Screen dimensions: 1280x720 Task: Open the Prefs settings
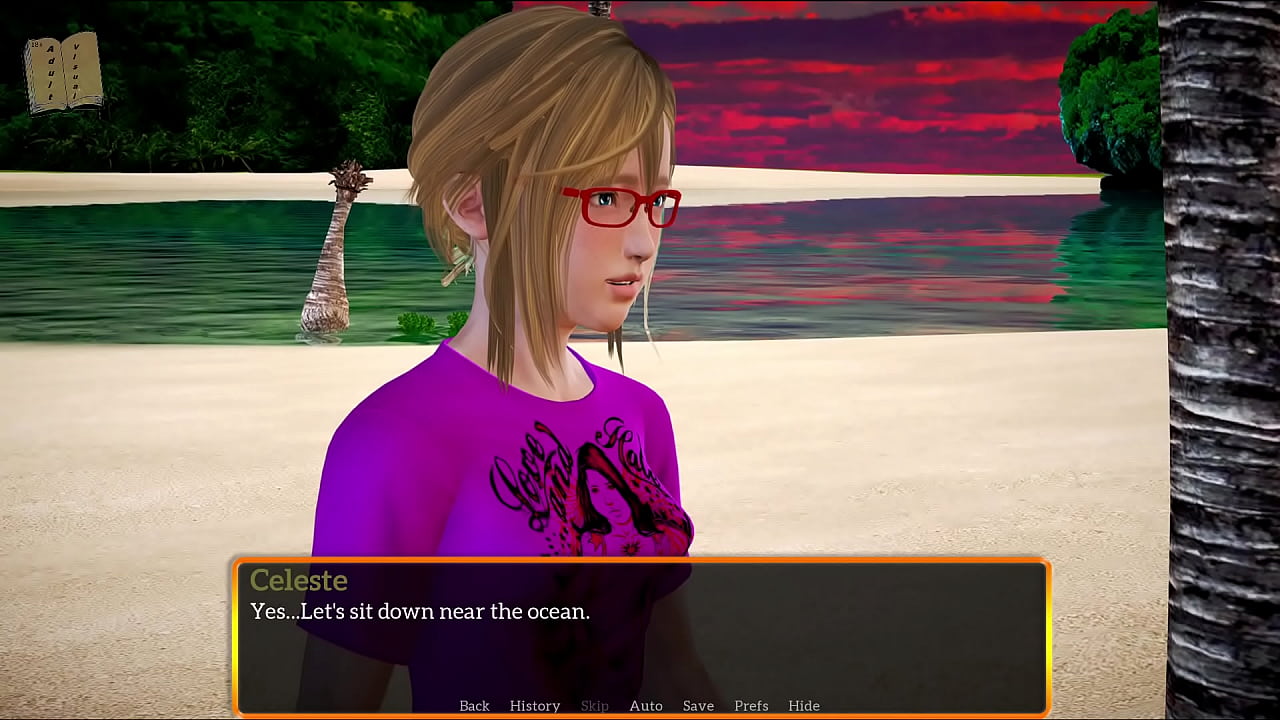point(751,706)
